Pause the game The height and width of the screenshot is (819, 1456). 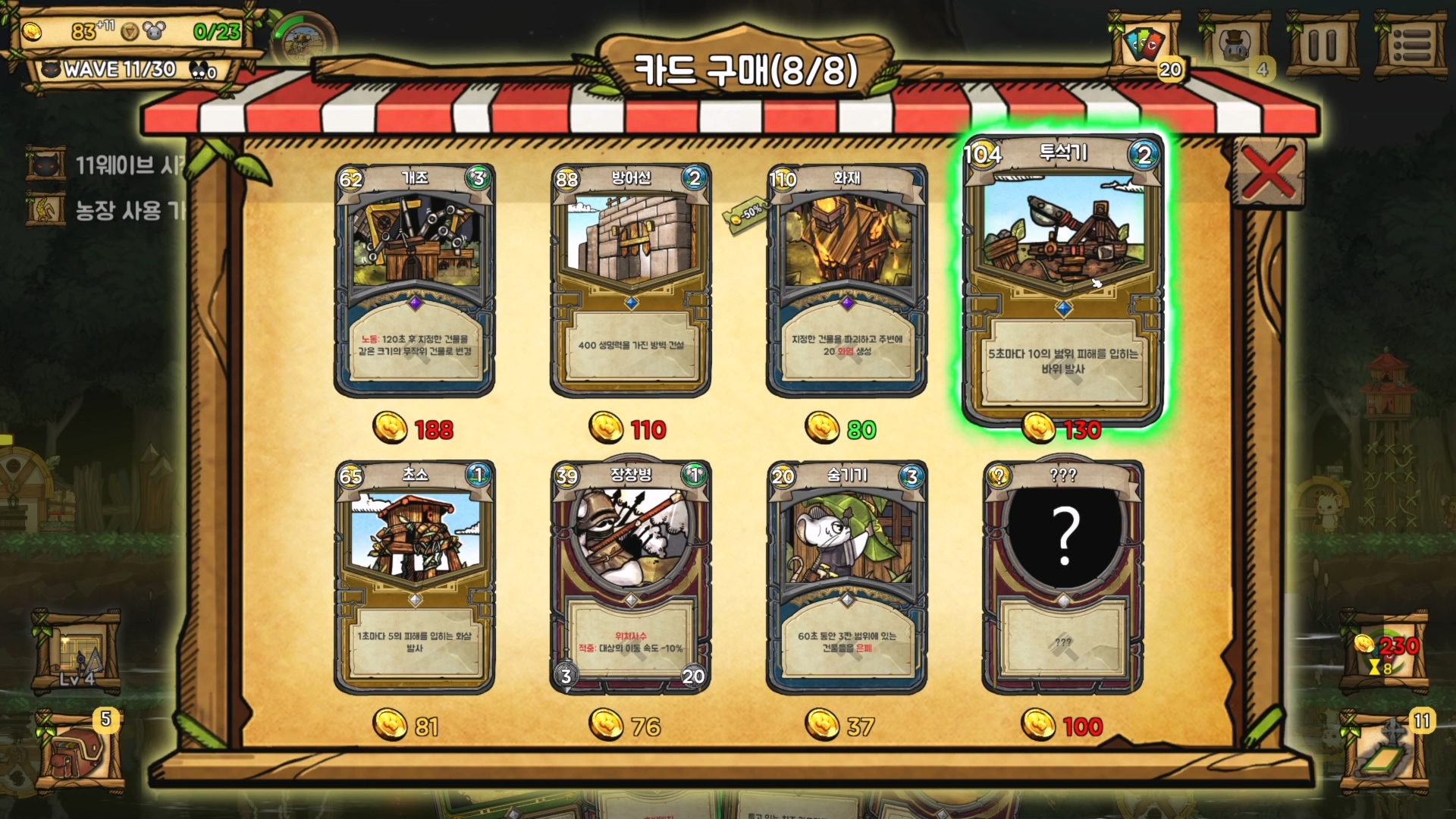(1323, 45)
